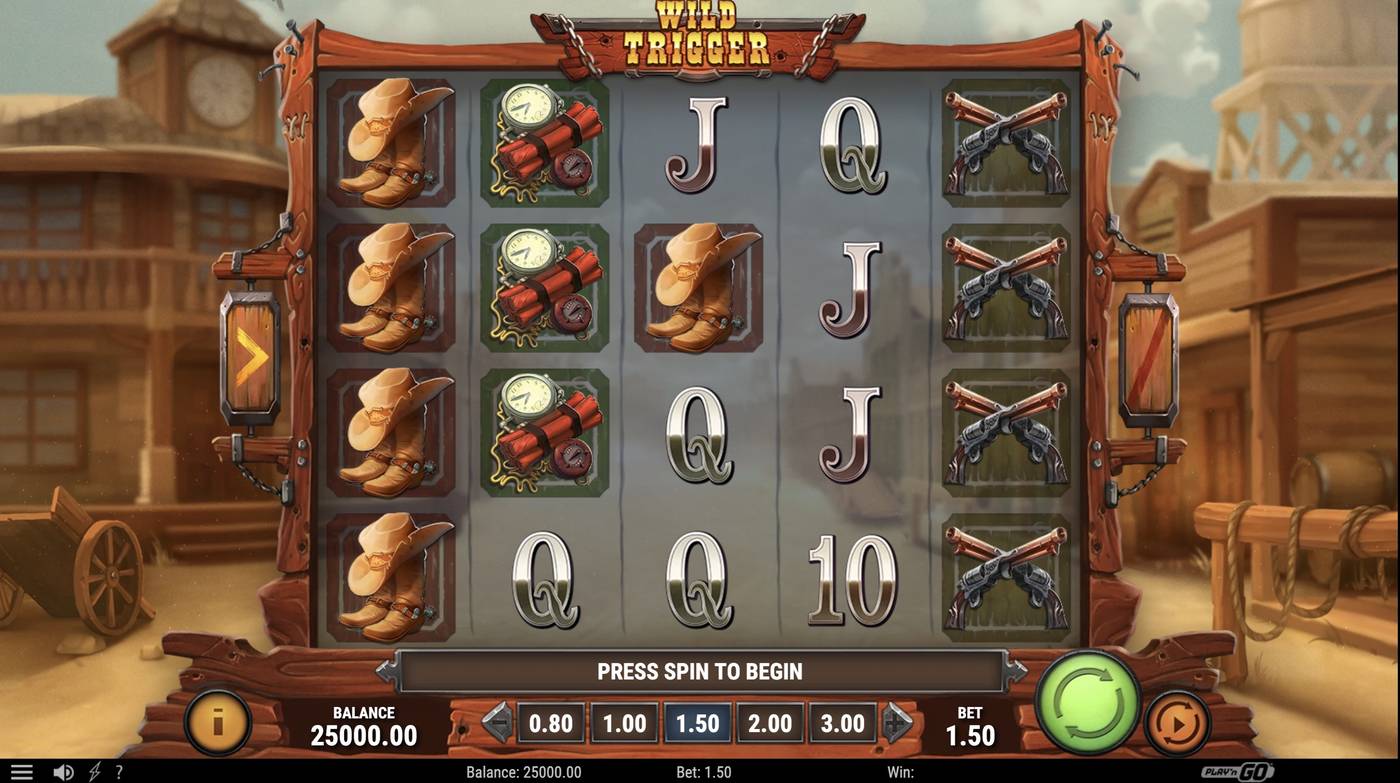Click the yellow arrow side panel marker
The width and height of the screenshot is (1400, 783).
pyautogui.click(x=250, y=353)
